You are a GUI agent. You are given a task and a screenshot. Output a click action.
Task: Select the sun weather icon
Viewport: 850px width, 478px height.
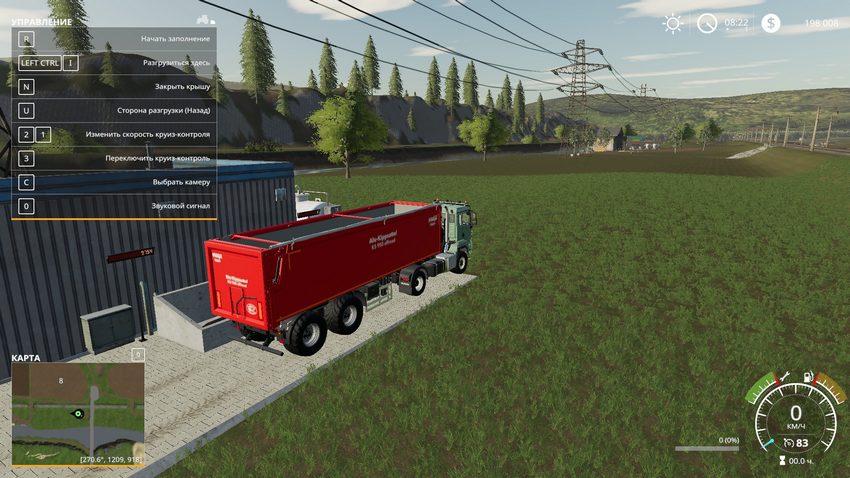click(x=673, y=22)
